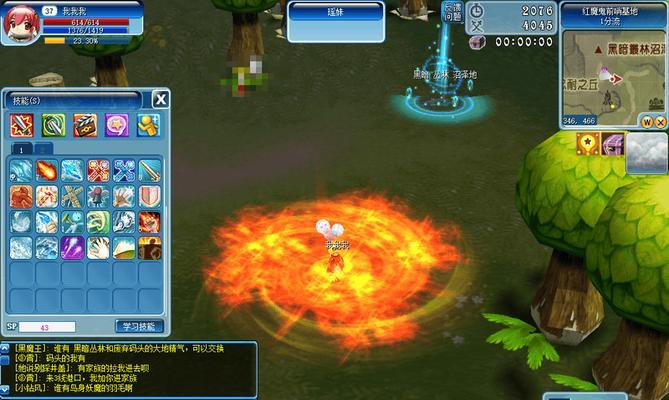
Task: Open the feedback (反馈问题) button
Action: click(452, 13)
